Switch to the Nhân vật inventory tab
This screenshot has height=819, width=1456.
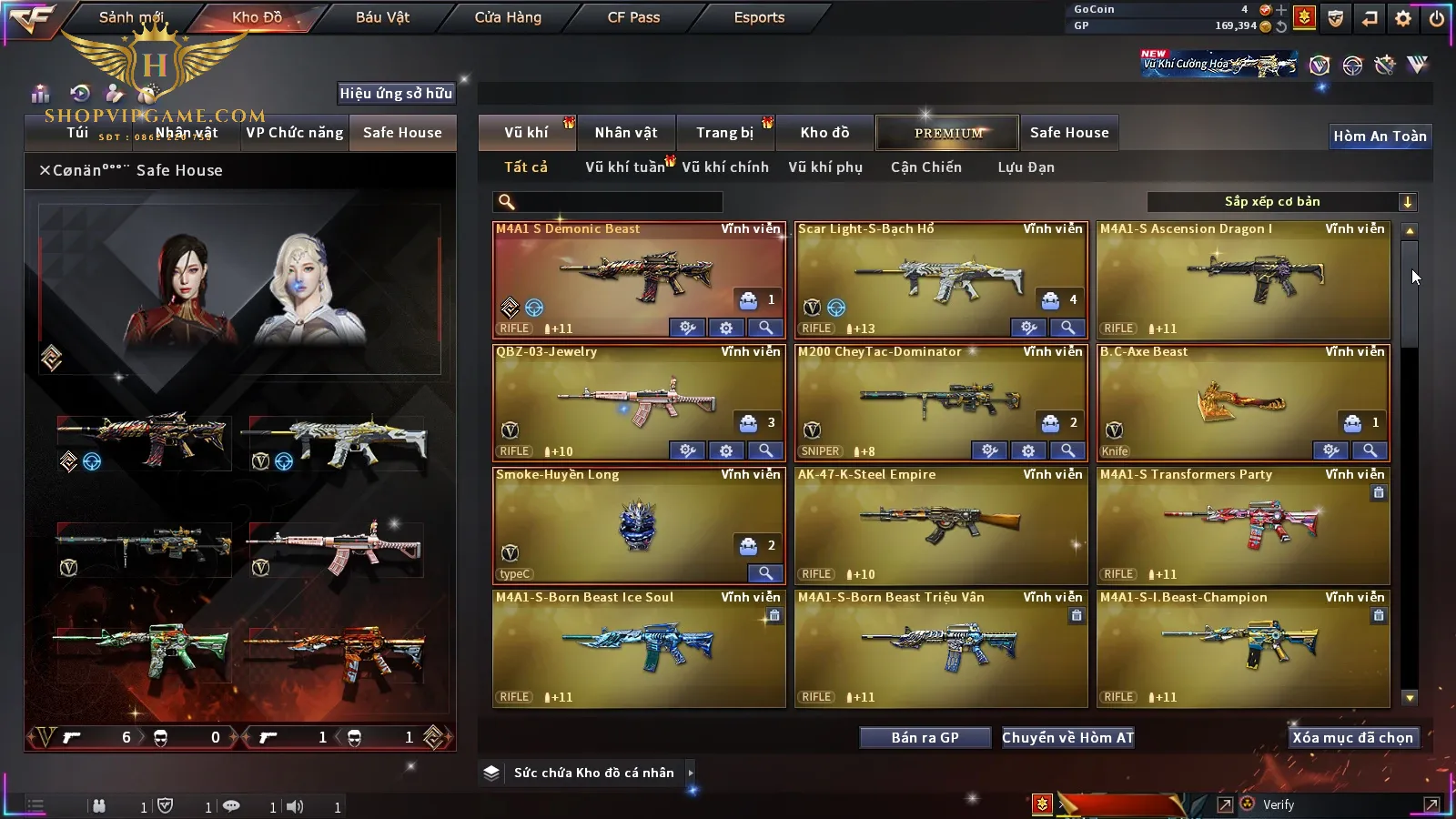tap(625, 133)
